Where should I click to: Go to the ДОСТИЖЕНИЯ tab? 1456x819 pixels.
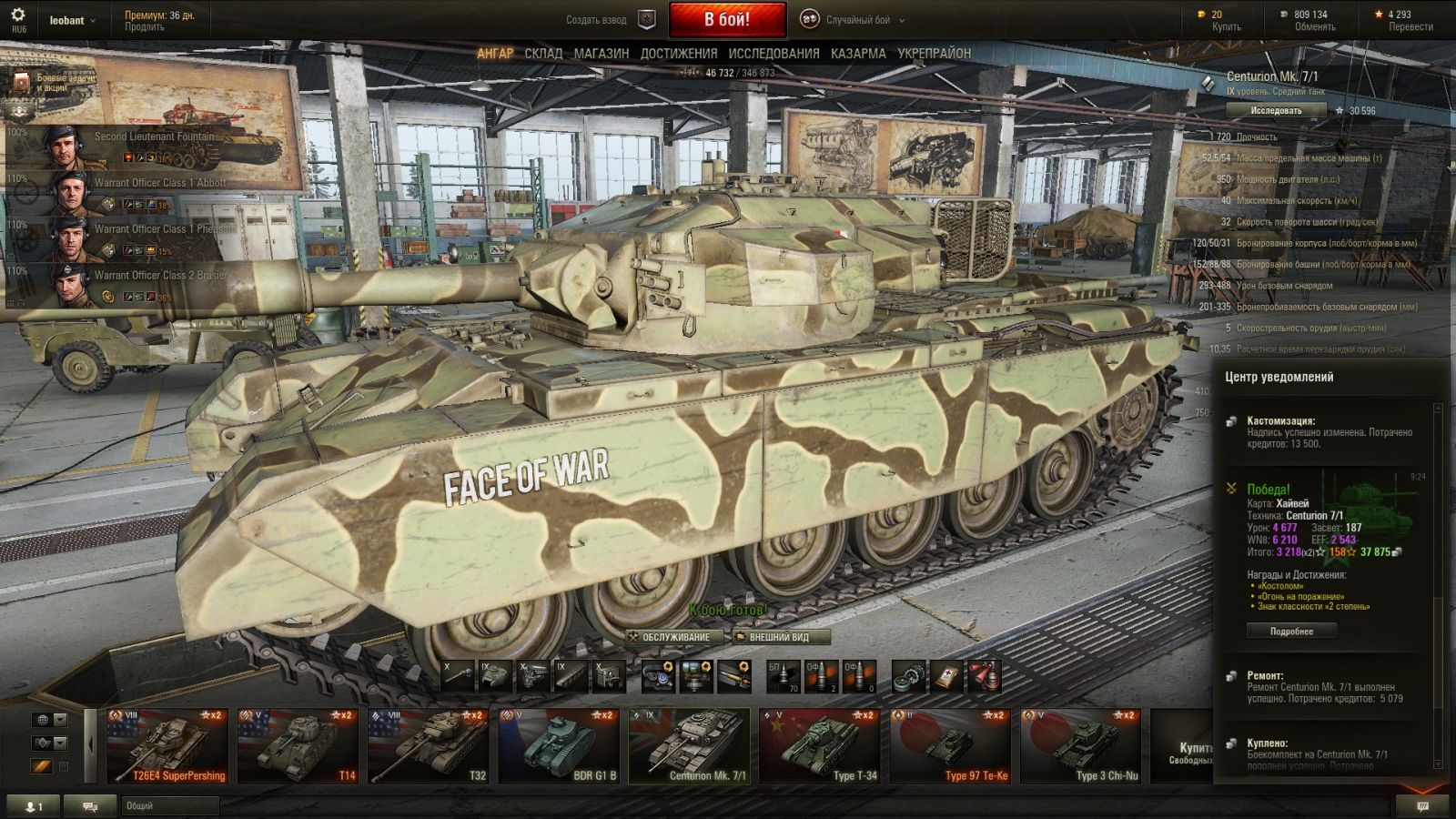(678, 54)
